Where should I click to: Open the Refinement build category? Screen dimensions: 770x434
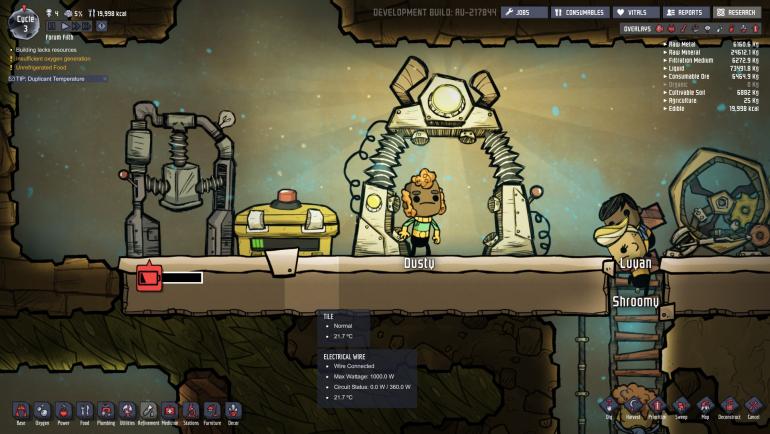coord(148,410)
